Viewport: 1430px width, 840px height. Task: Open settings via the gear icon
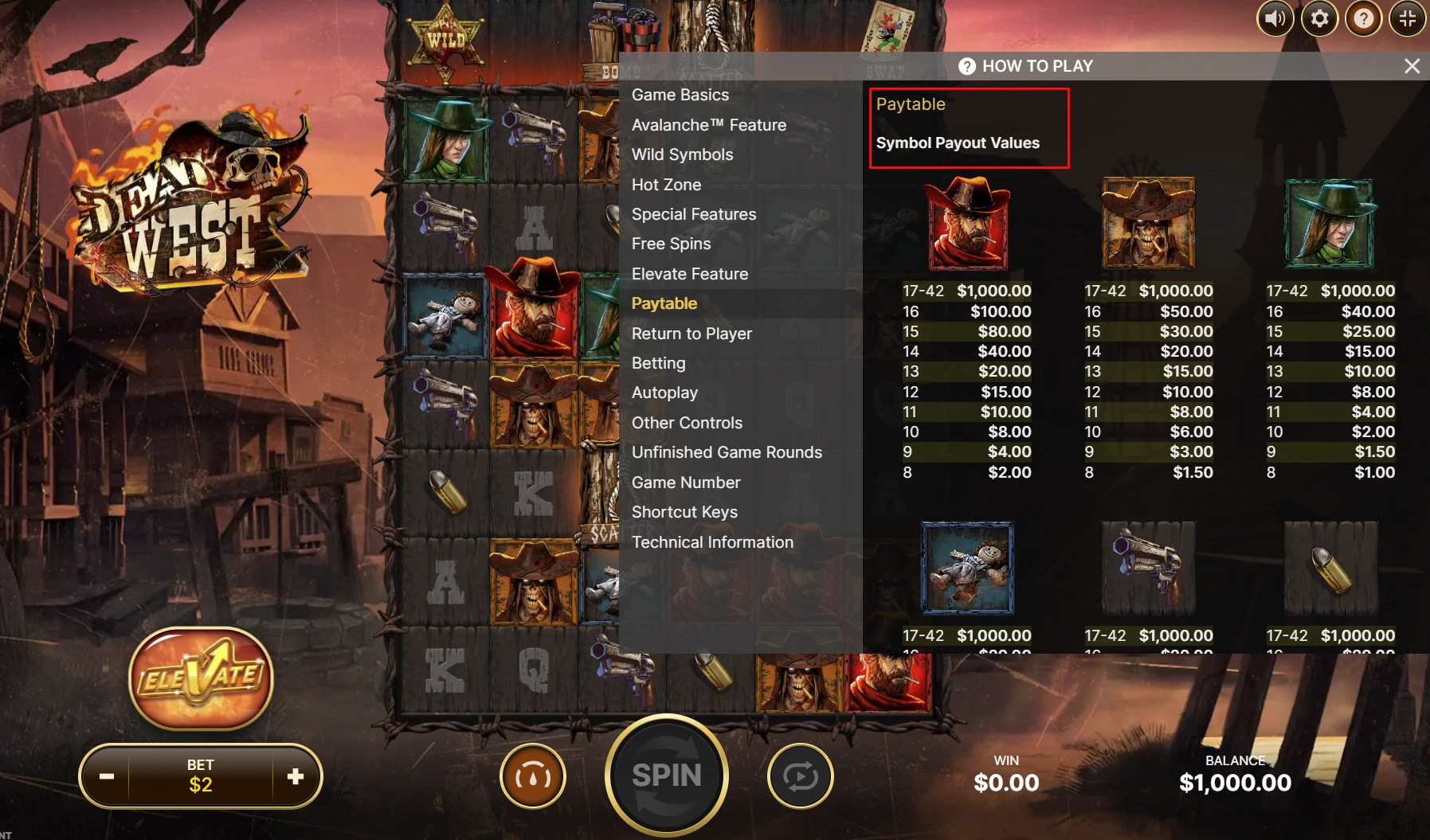[x=1319, y=18]
